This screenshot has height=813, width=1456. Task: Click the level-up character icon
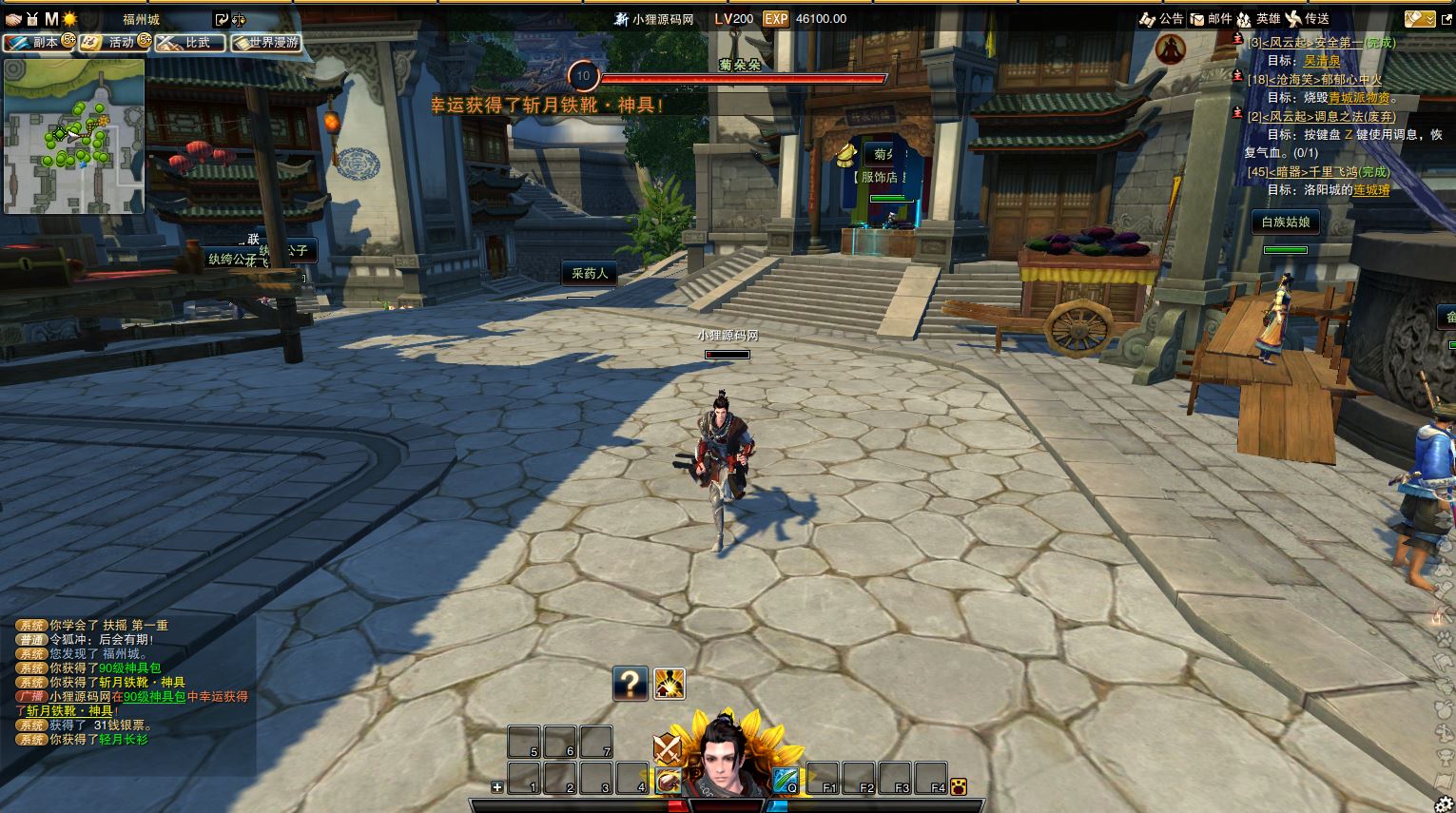pos(670,684)
